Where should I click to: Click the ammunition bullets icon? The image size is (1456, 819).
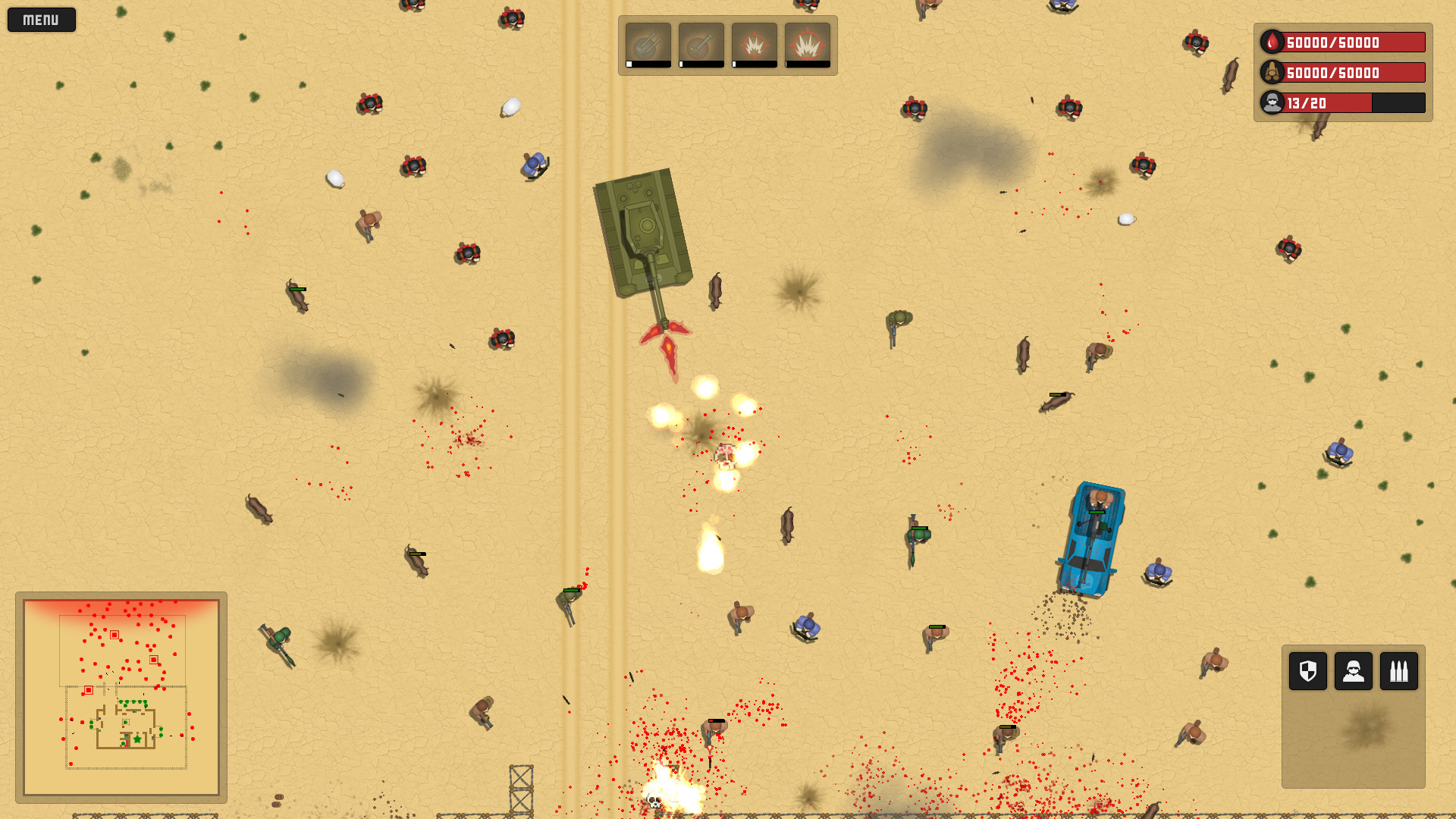(1399, 672)
